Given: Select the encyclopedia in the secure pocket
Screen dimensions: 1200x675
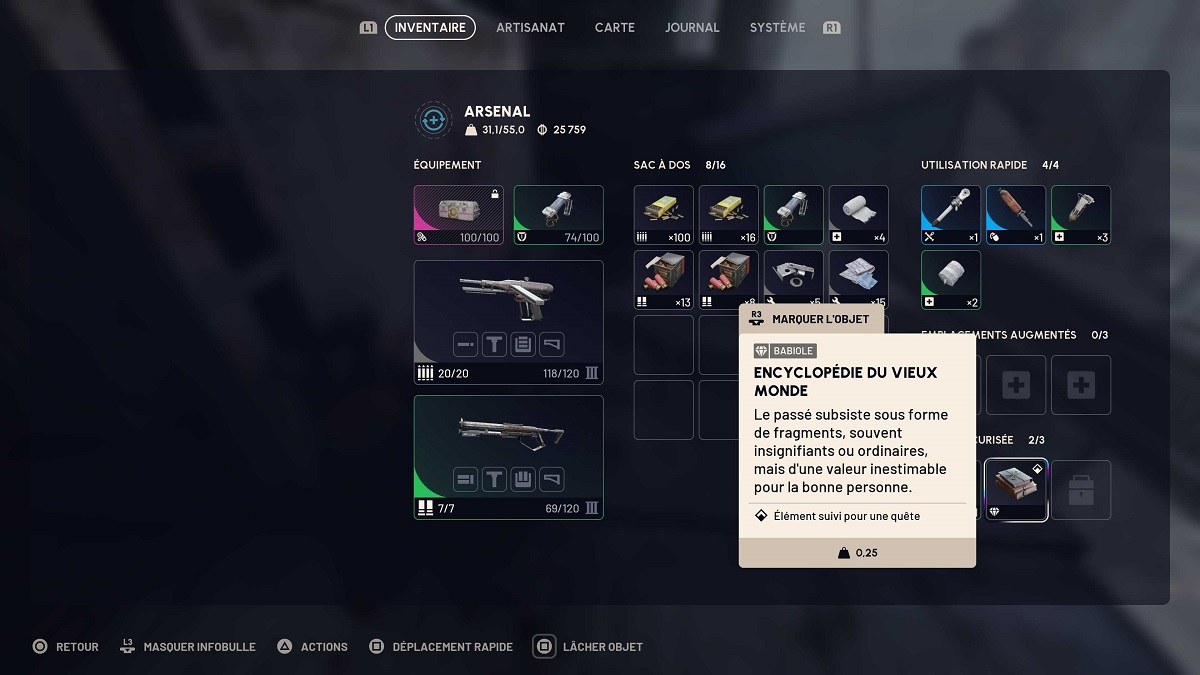Looking at the screenshot, I should coord(1016,490).
